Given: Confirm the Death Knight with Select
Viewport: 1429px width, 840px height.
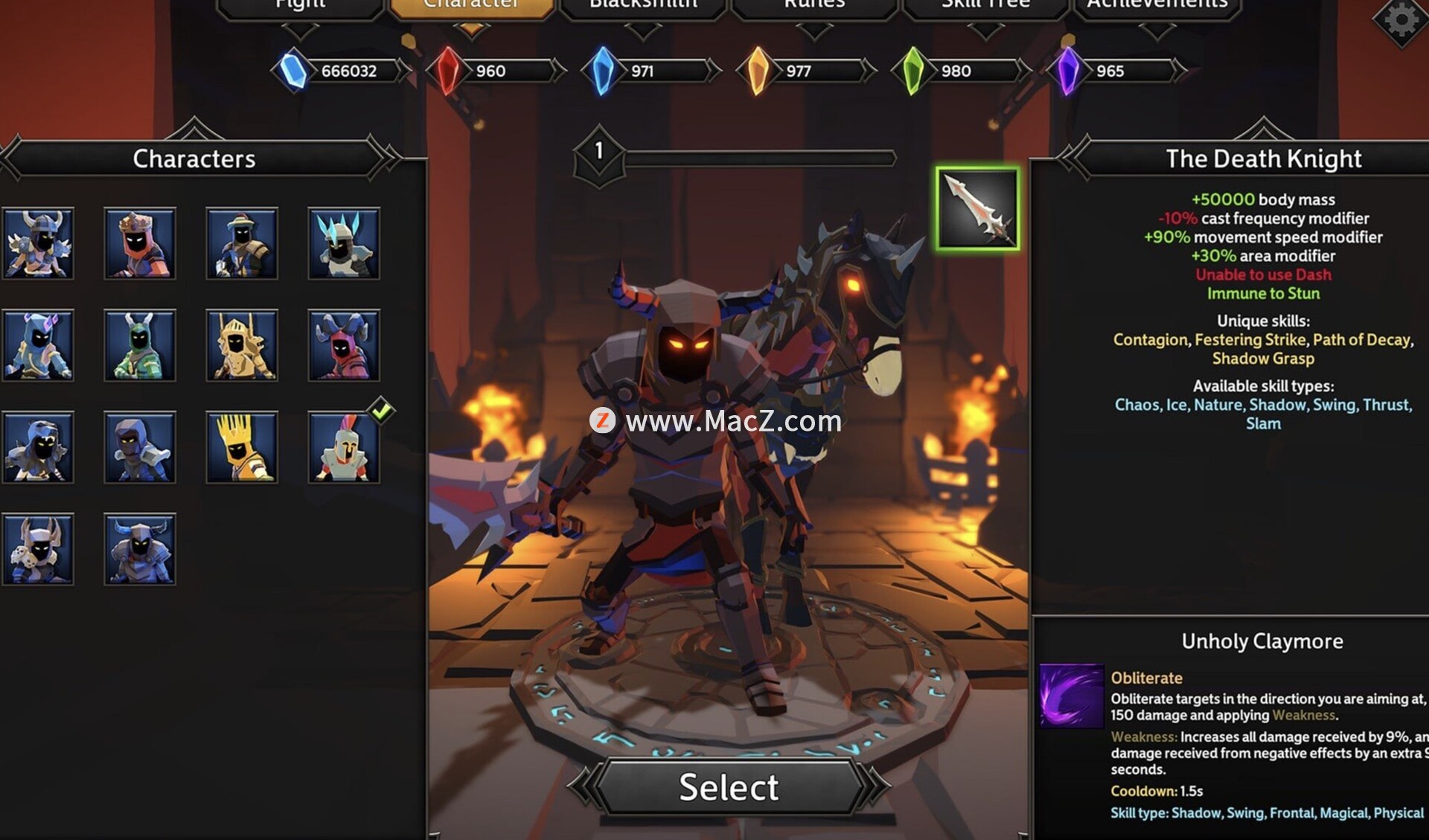Looking at the screenshot, I should pos(729,787).
